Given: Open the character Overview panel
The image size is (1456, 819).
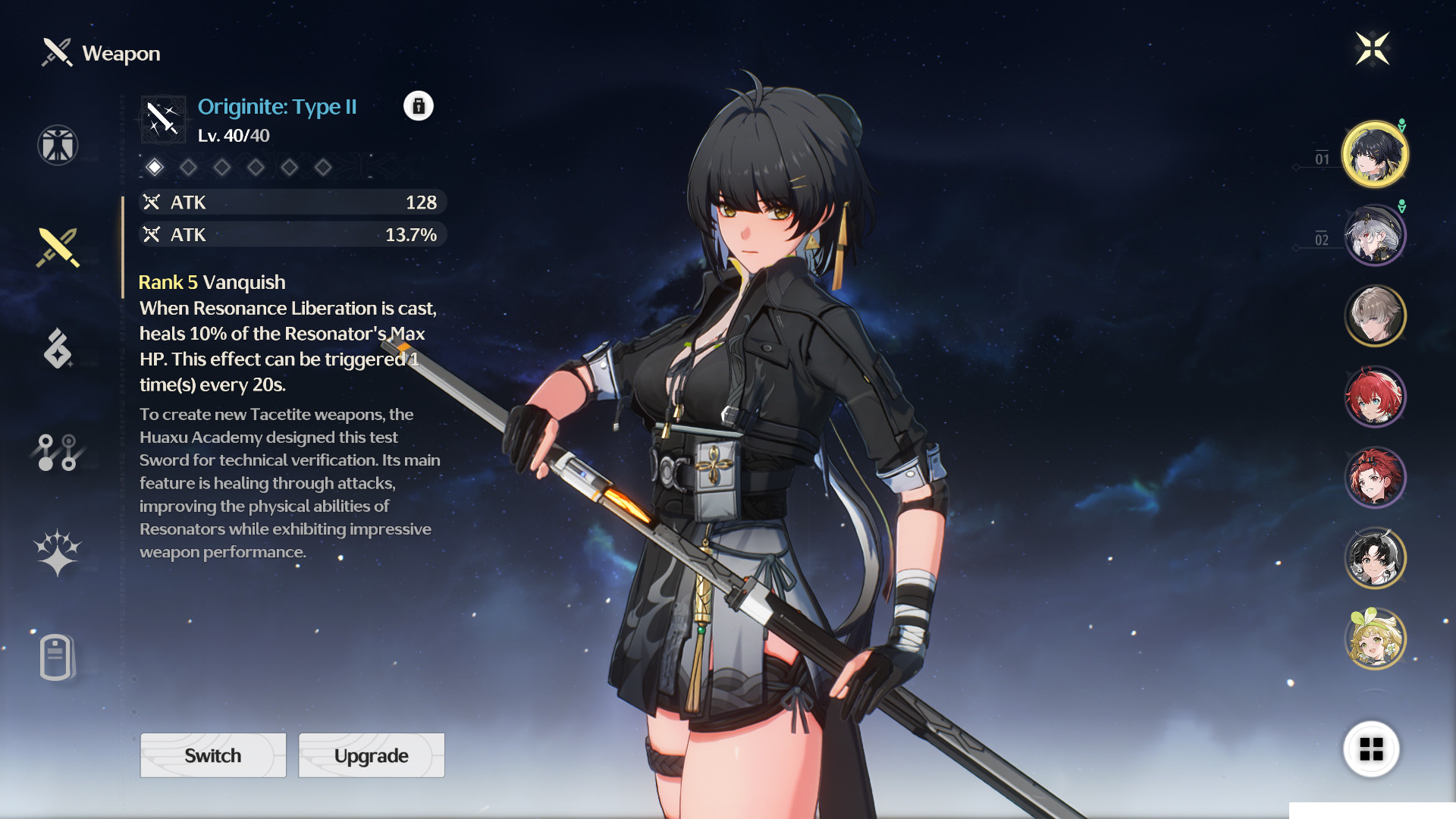Looking at the screenshot, I should point(57,146).
